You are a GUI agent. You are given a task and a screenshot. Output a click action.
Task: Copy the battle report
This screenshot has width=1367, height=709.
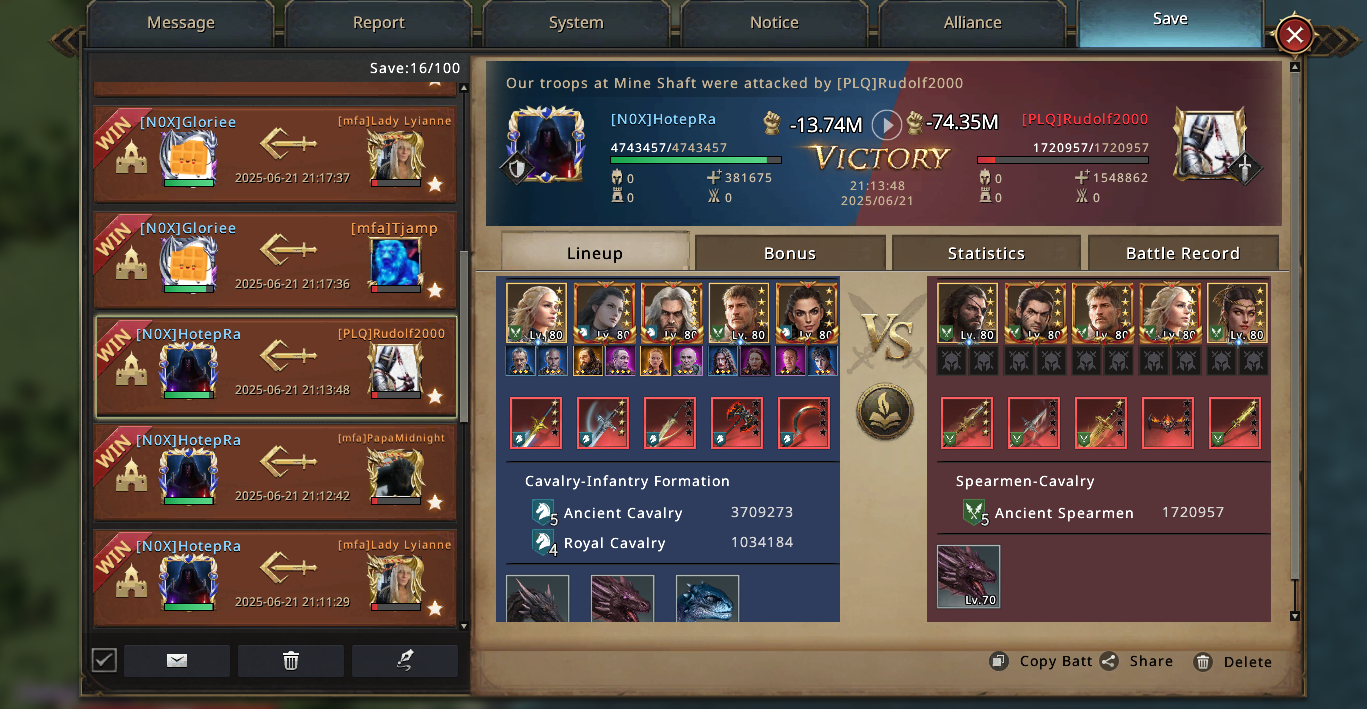tap(1041, 661)
